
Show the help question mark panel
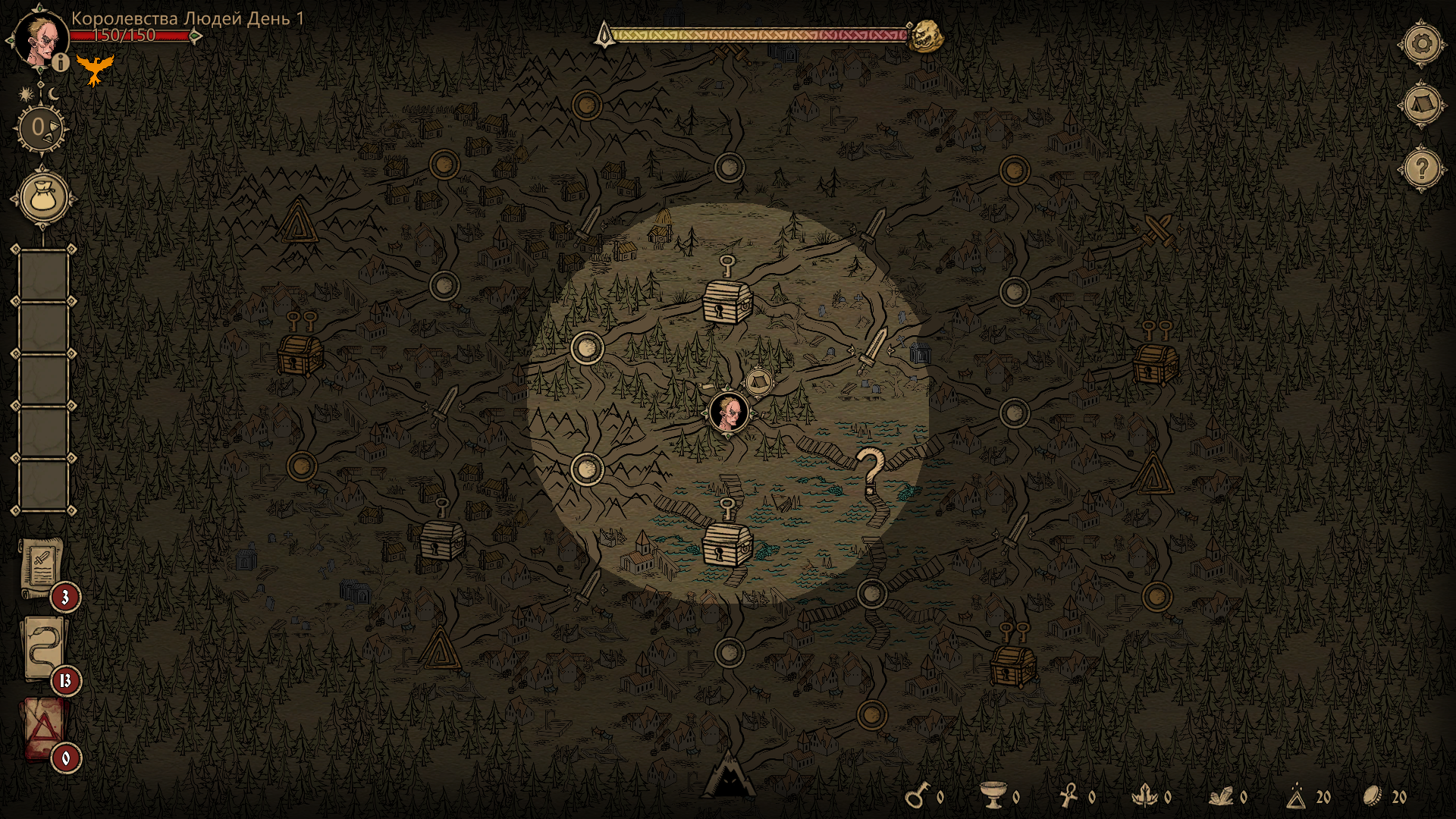tap(1422, 168)
